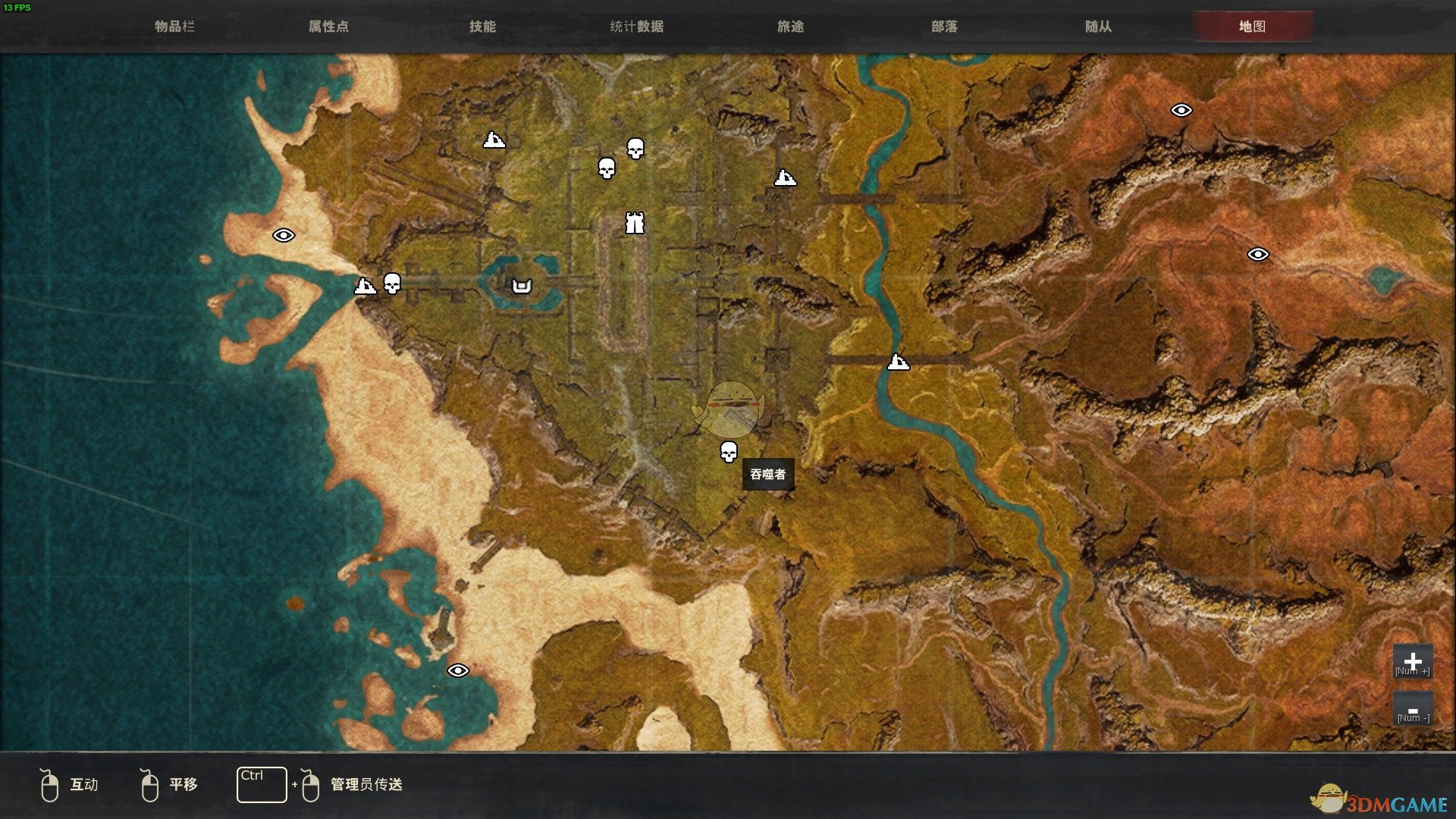1456x819 pixels.
Task: Switch to the 物品栏 inventory tab
Action: 175,27
